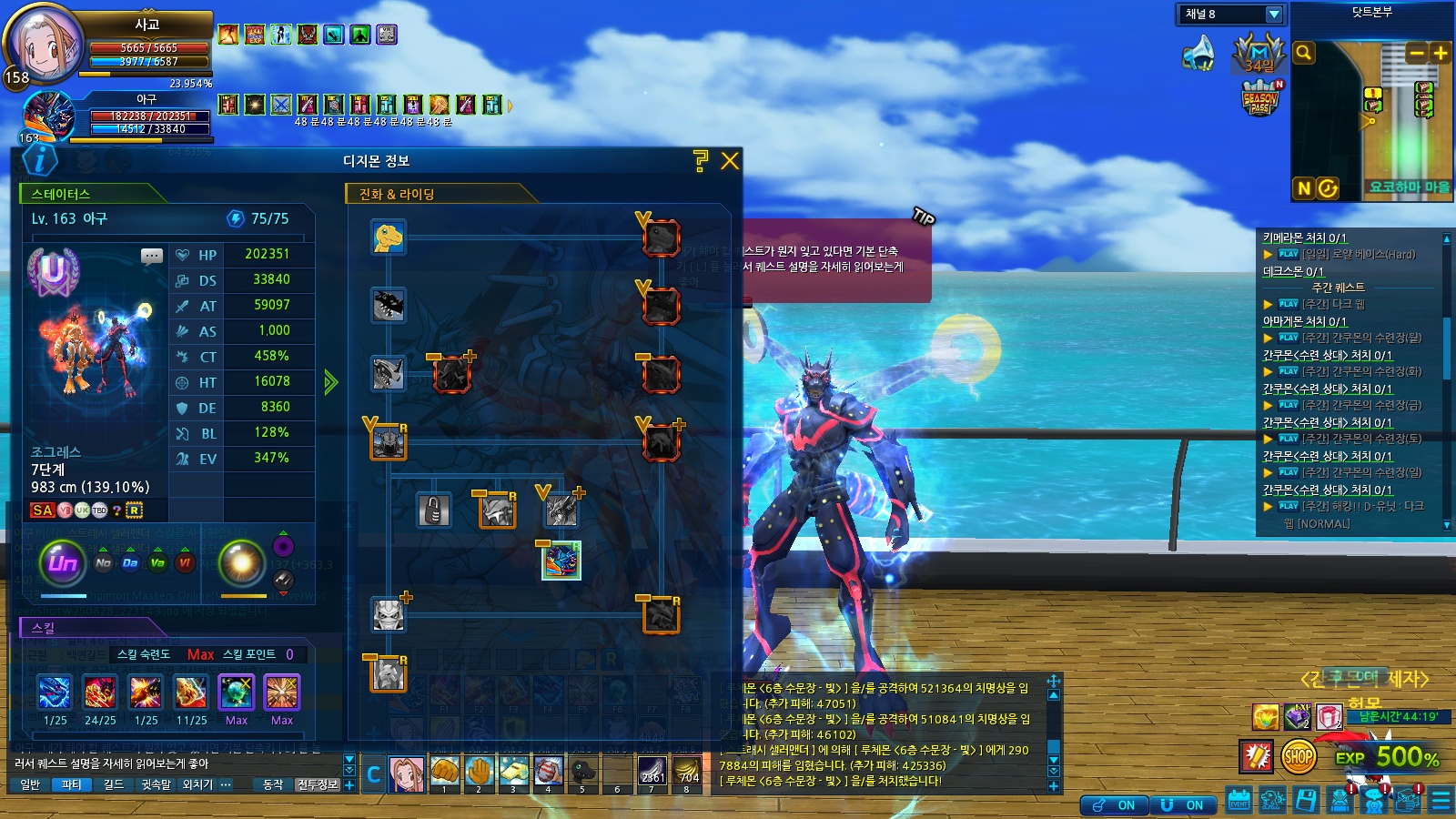Toggle the potion auto-use ON button

click(1115, 805)
